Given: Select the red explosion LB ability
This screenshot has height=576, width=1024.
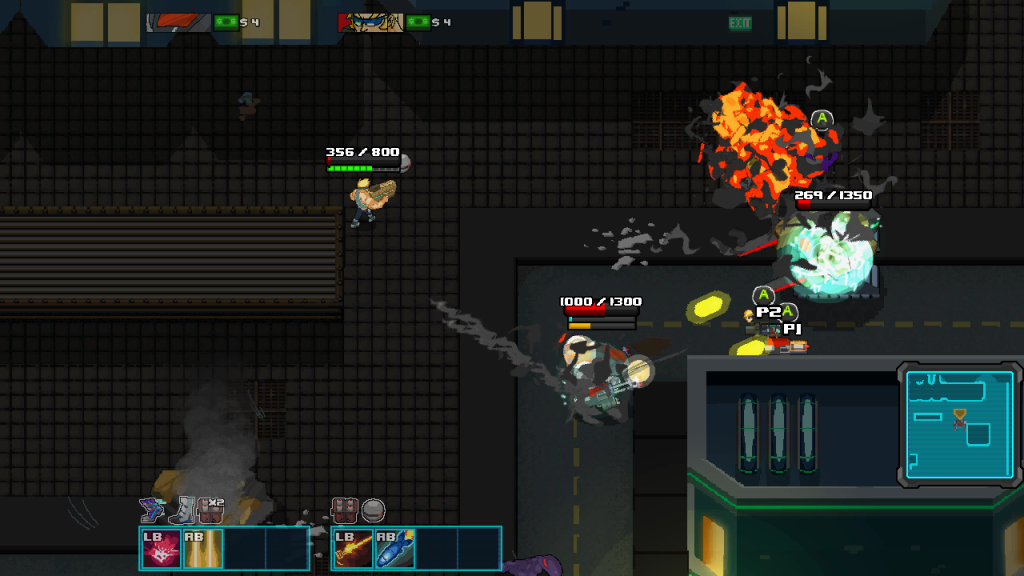Looking at the screenshot, I should (x=161, y=549).
